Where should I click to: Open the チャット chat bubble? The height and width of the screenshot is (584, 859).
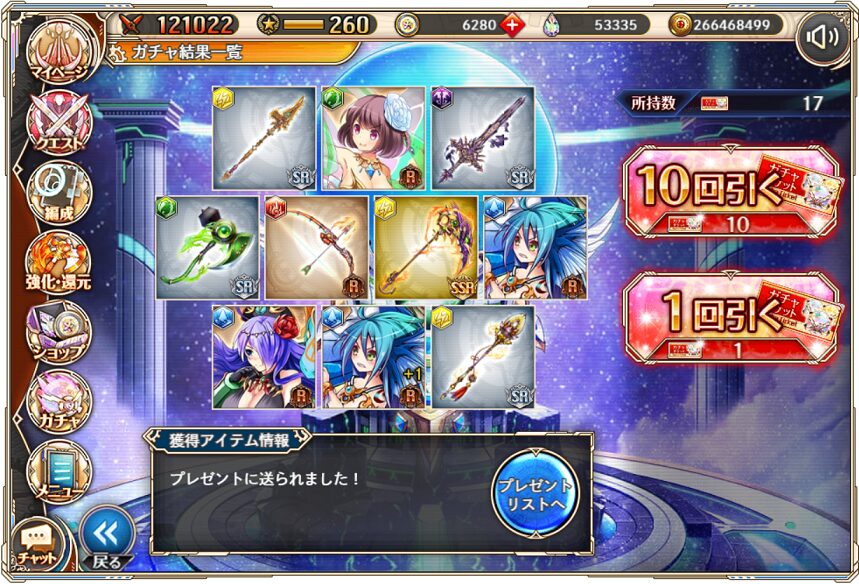pos(36,543)
